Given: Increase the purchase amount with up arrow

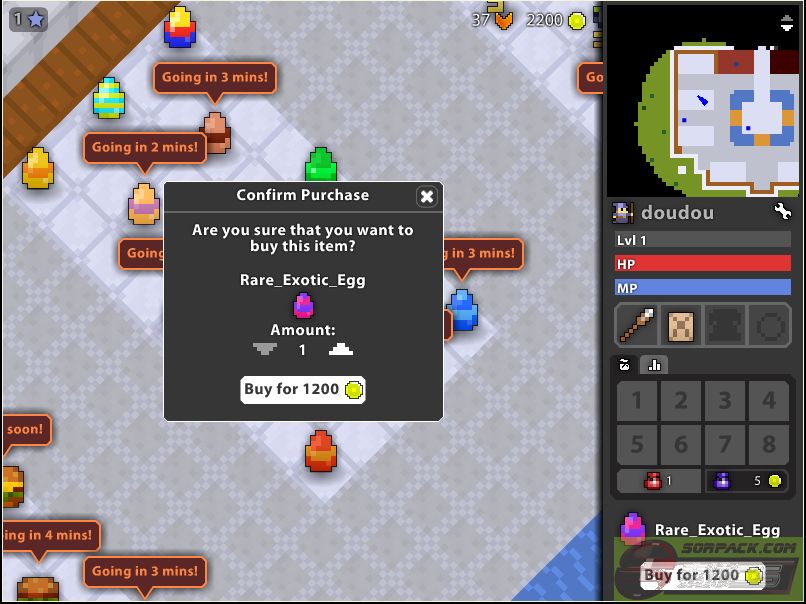Looking at the screenshot, I should (340, 350).
